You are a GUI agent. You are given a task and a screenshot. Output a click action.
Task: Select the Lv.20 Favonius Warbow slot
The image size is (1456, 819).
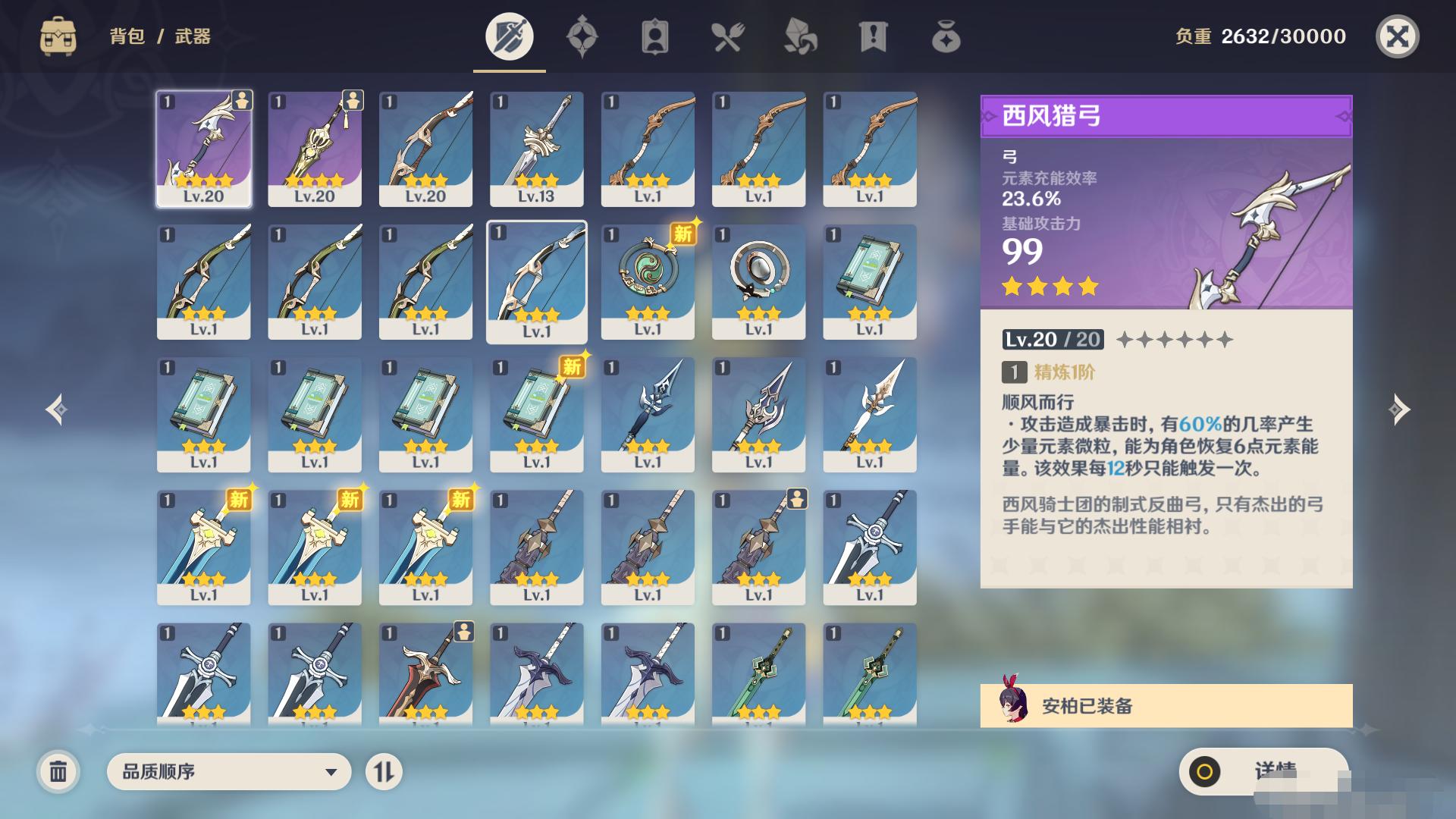[x=203, y=149]
